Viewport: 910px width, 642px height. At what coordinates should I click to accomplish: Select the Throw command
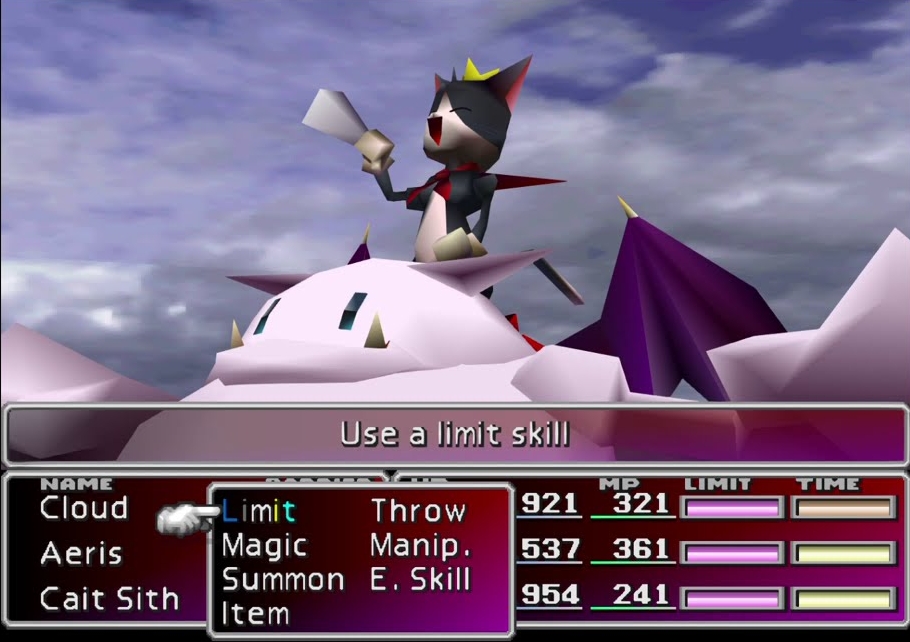pos(418,511)
